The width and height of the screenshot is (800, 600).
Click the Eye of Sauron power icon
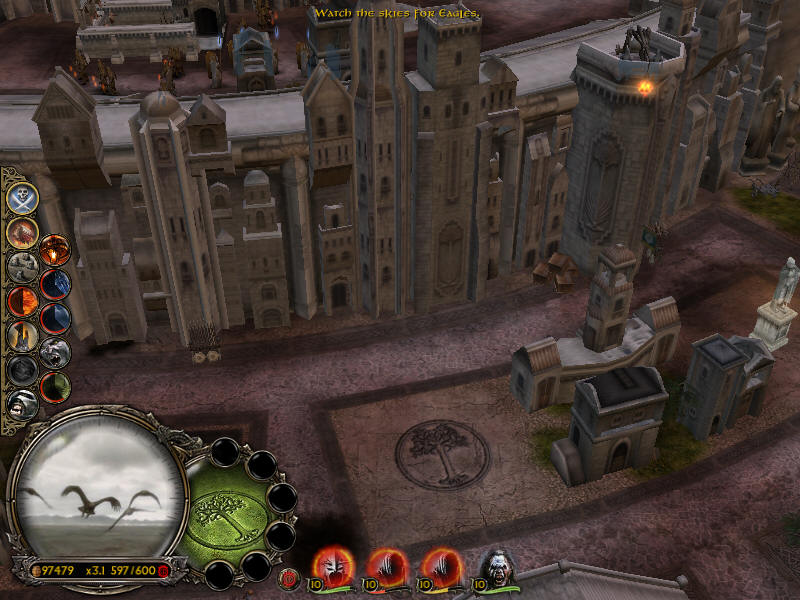click(x=55, y=250)
